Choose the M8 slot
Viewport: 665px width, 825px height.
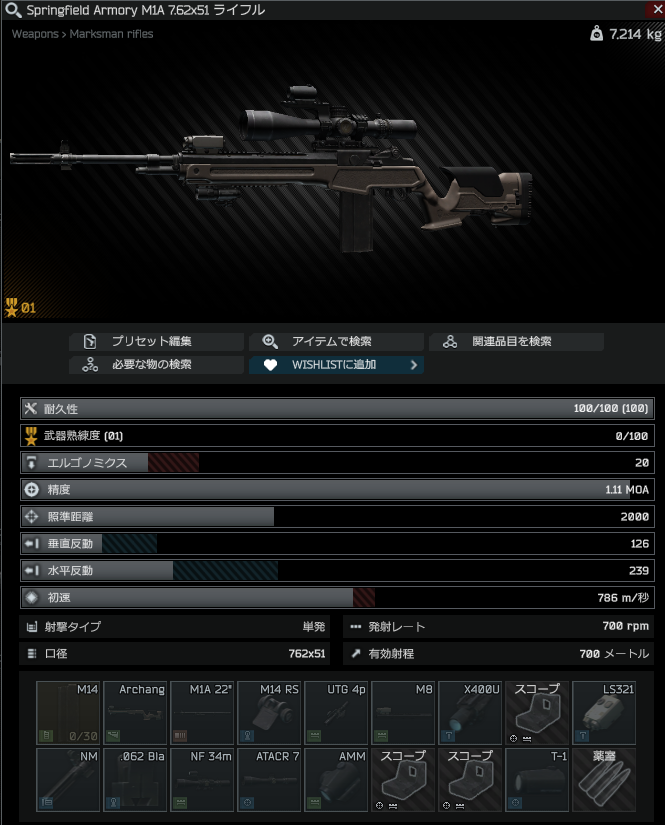[x=403, y=712]
